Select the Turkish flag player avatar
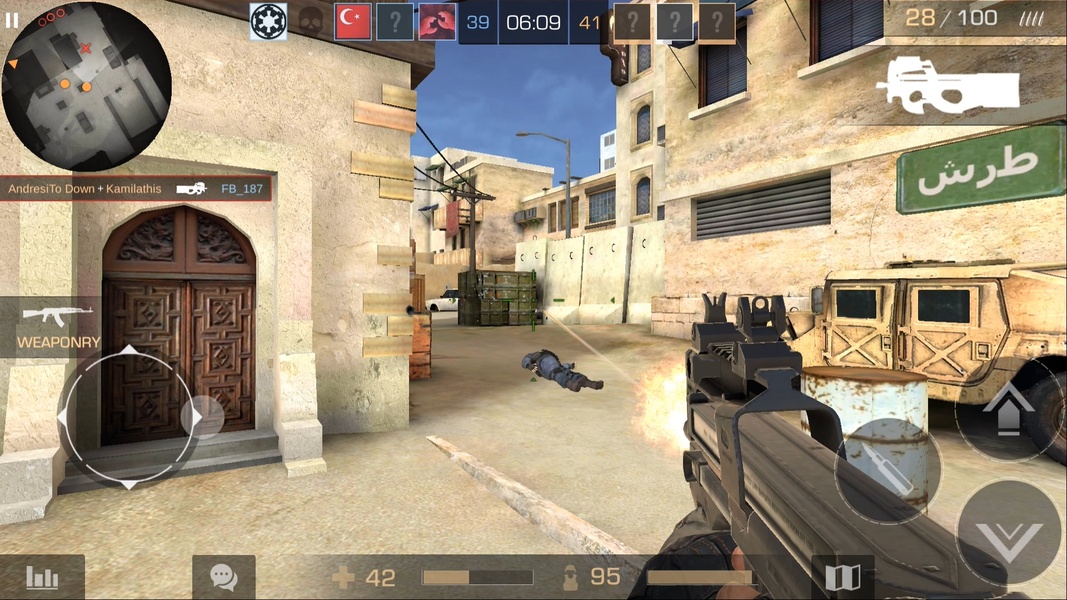The width and height of the screenshot is (1067, 600). point(353,22)
